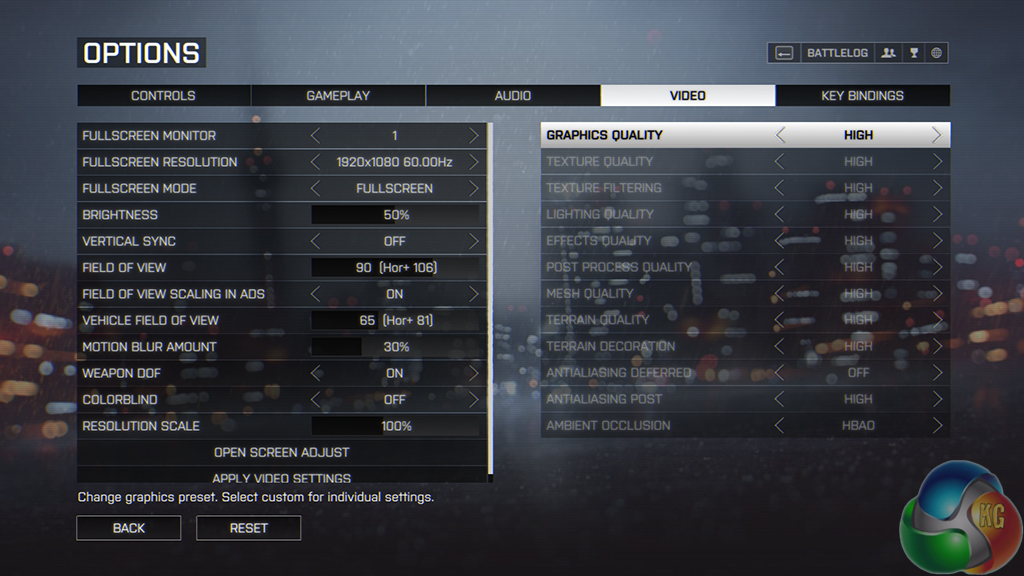Viewport: 1024px width, 576px height.
Task: Apply Video Settings
Action: (282, 477)
